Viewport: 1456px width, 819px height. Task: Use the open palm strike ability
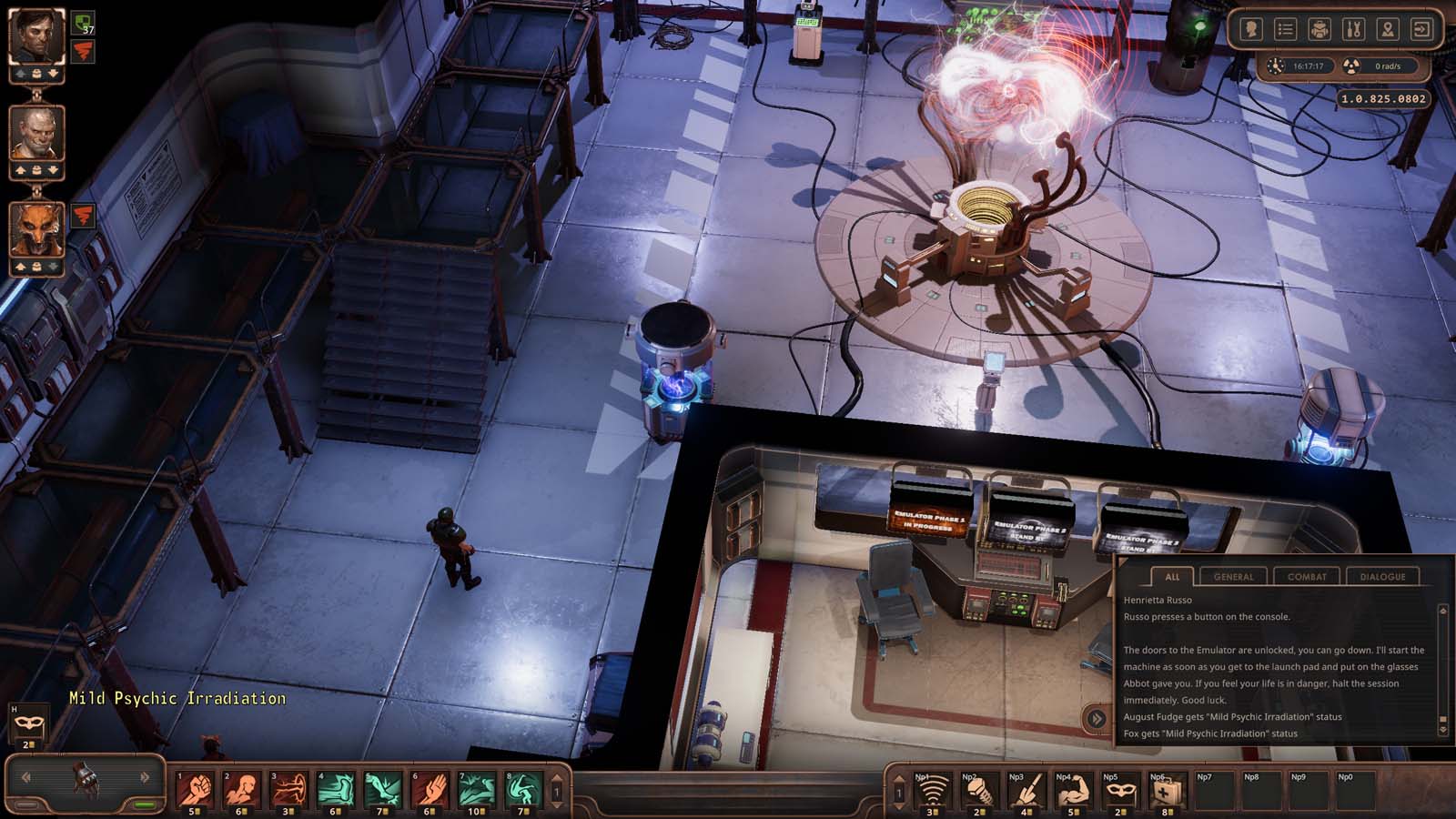coord(430,790)
